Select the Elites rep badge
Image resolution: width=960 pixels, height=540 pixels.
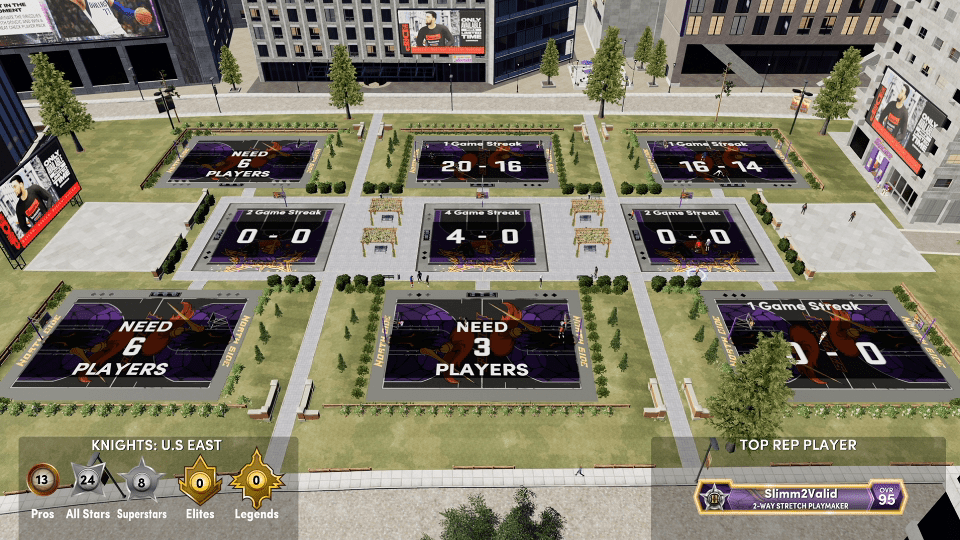[x=200, y=483]
